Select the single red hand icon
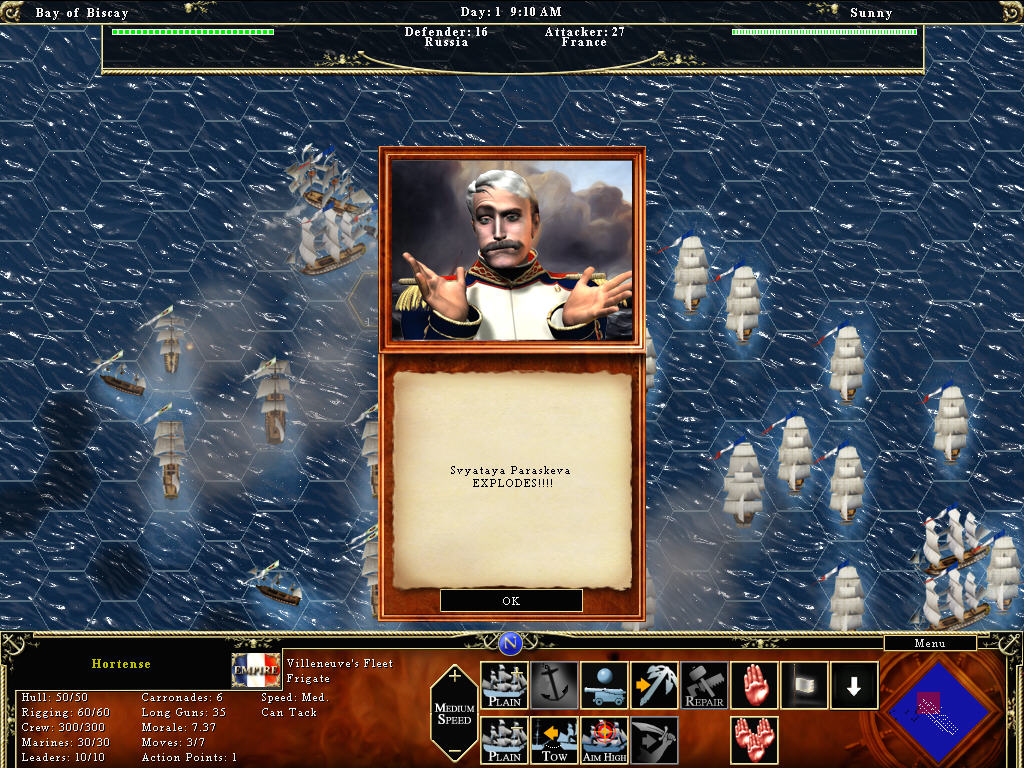This screenshot has height=768, width=1024. click(755, 685)
